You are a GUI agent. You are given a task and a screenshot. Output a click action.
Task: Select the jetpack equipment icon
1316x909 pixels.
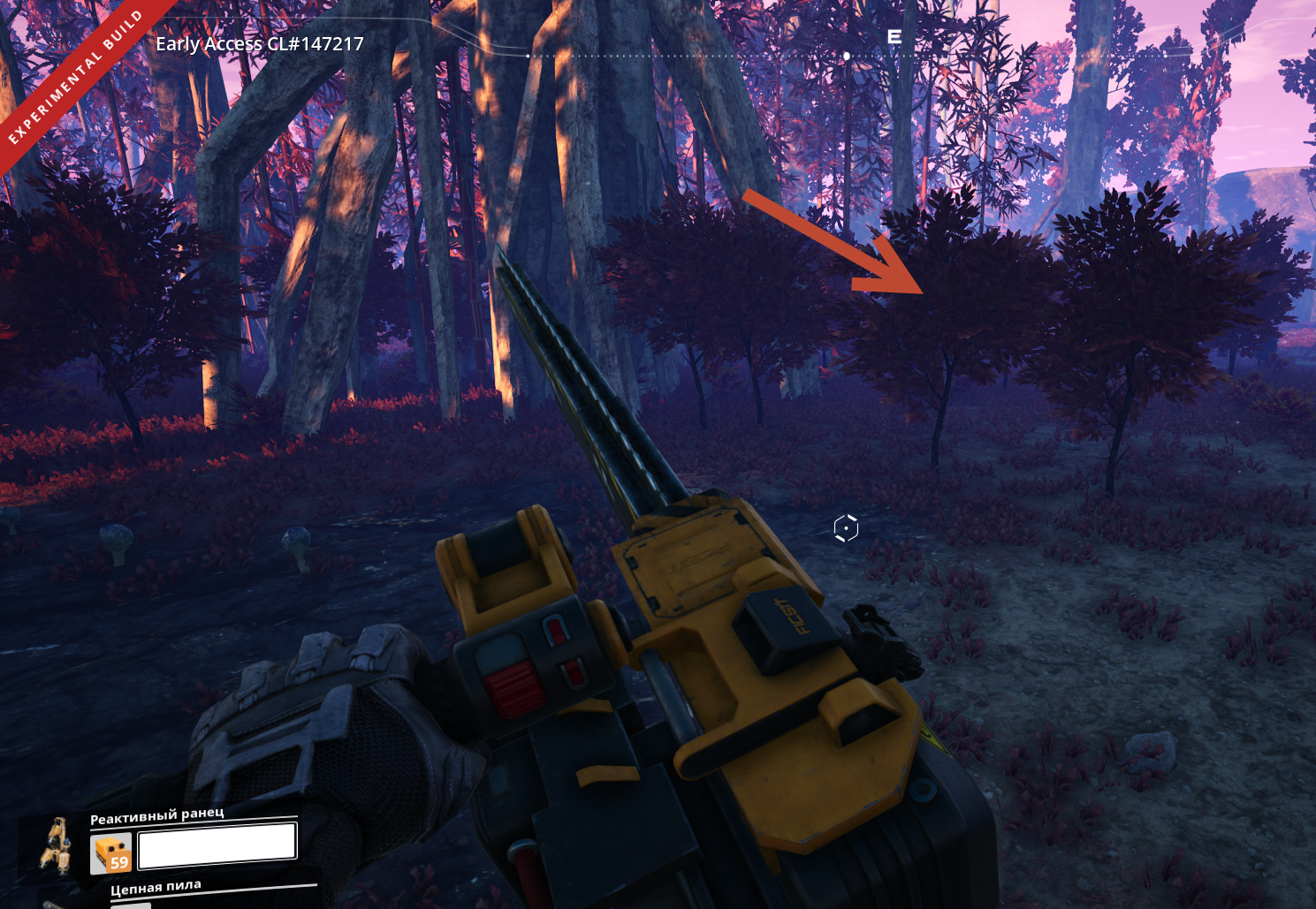(x=56, y=845)
